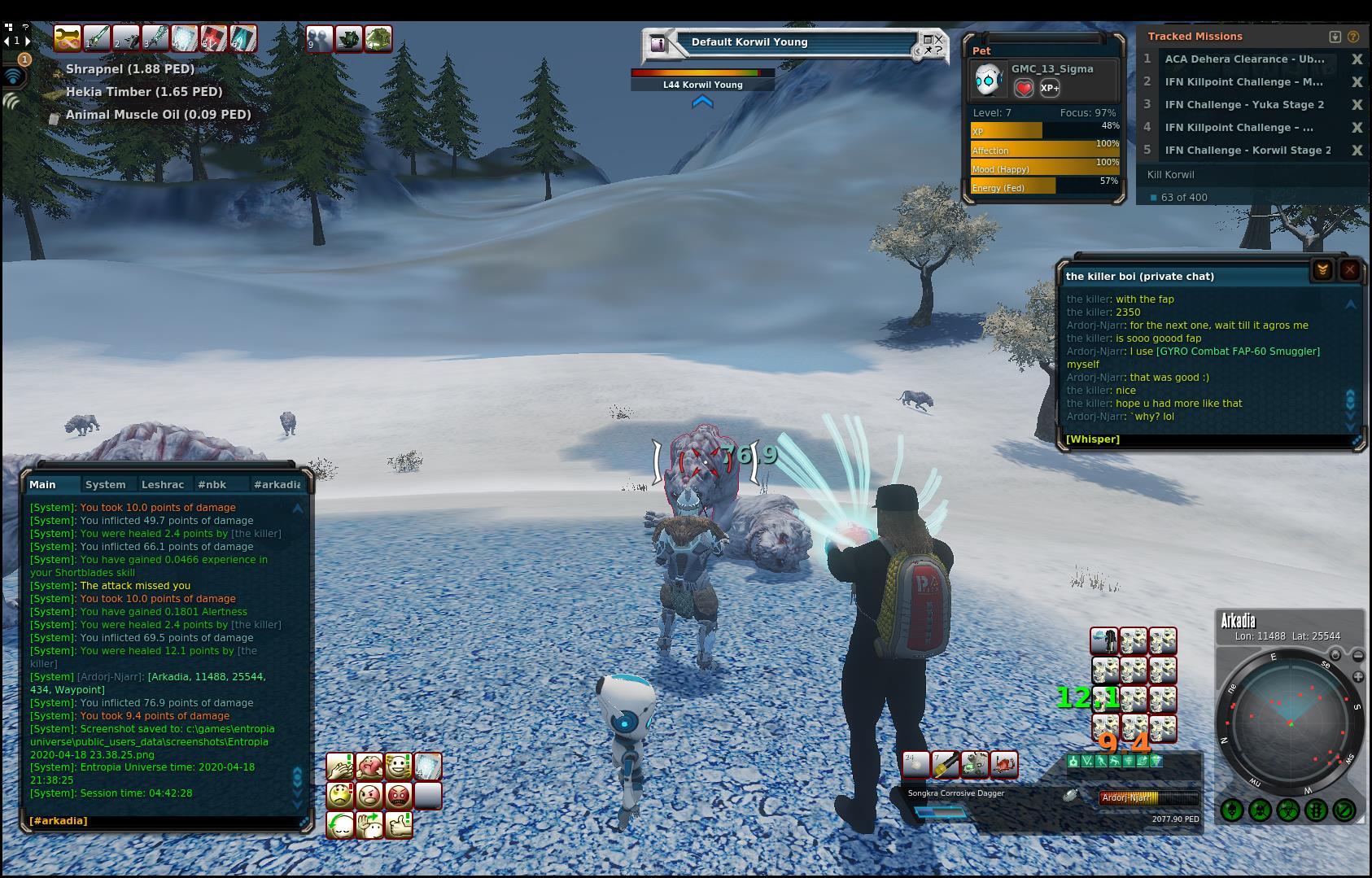The height and width of the screenshot is (878, 1372).
Task: Select the IFN Challenge - Yuka Stage 2 mission
Action: [1244, 105]
